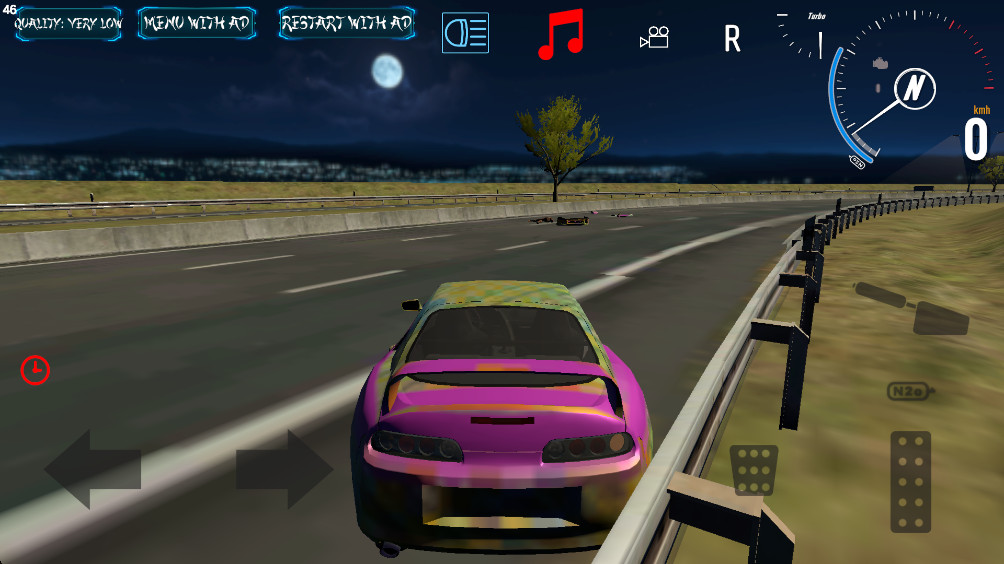This screenshot has height=564, width=1004.
Task: Toggle the red music note
Action: 560,35
